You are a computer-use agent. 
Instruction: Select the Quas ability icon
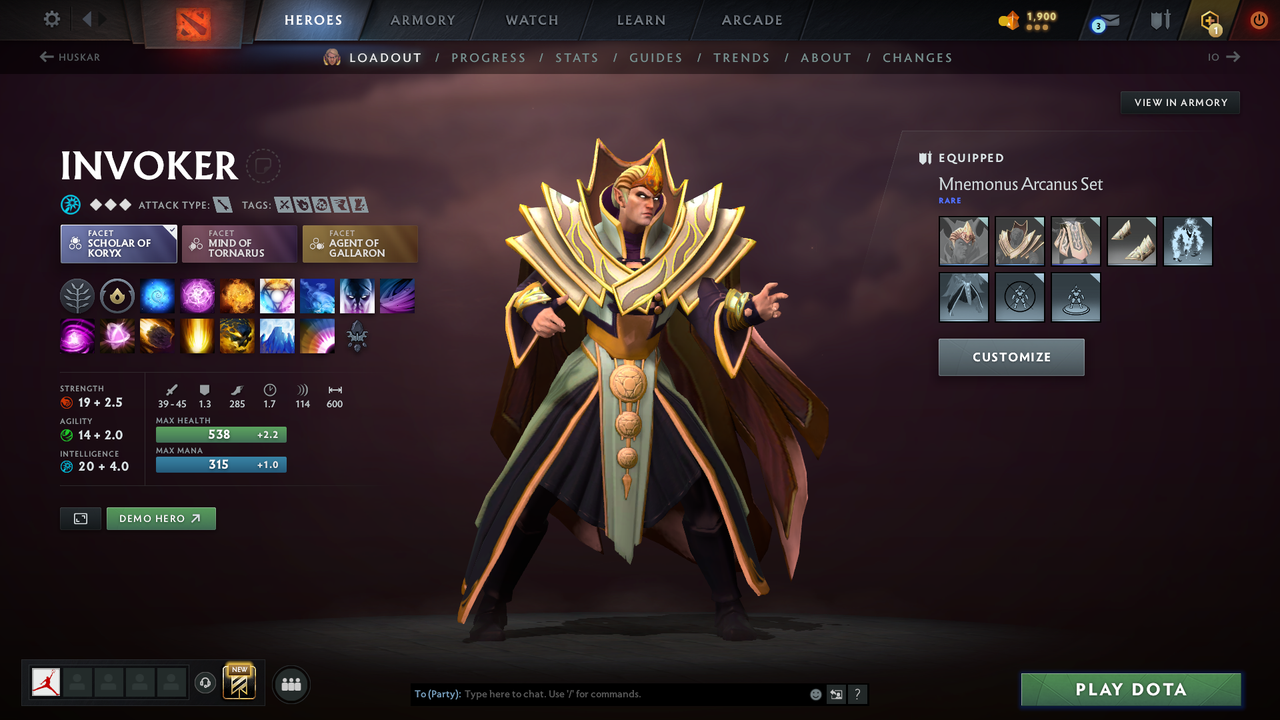157,295
